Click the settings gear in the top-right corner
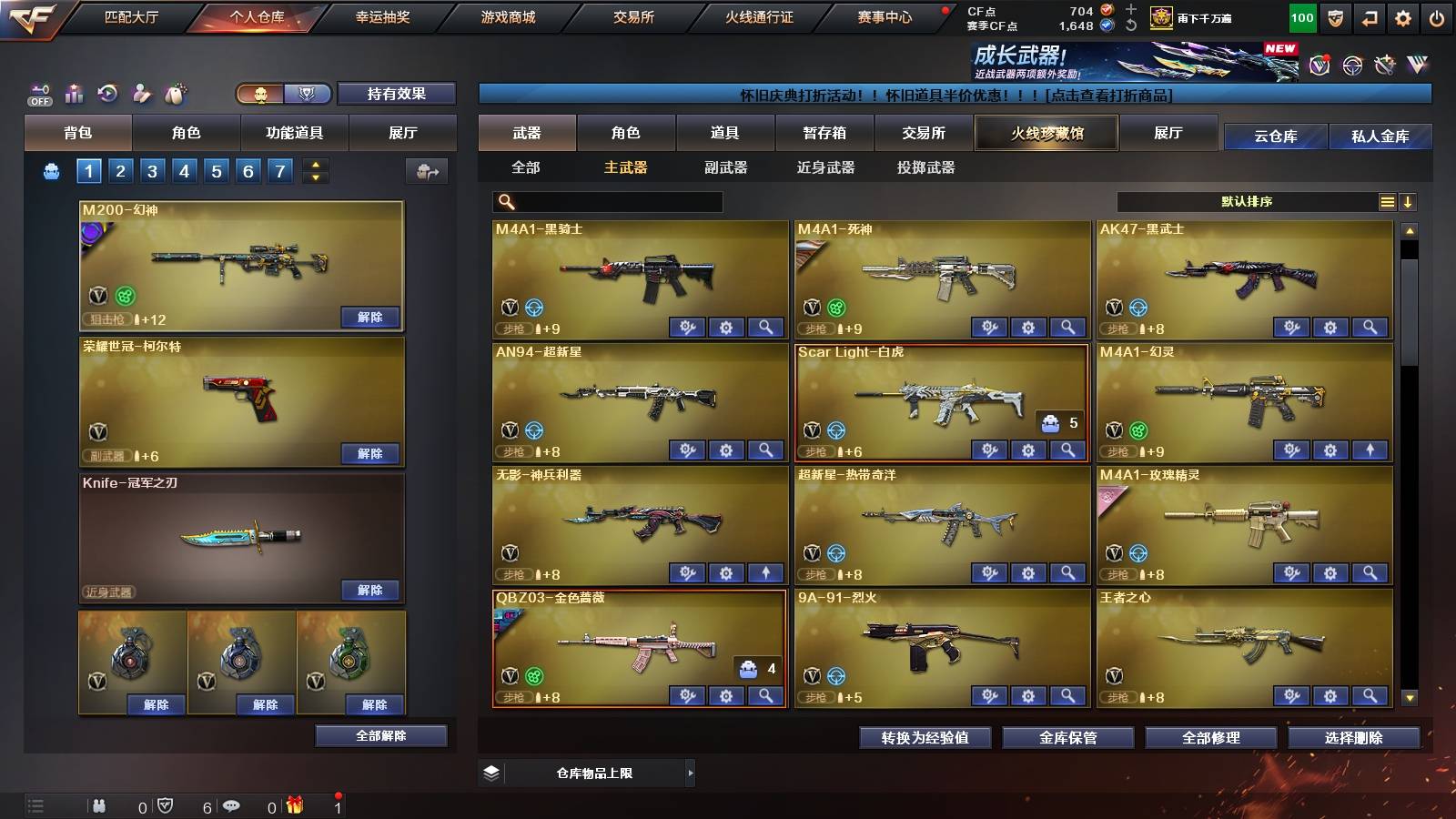This screenshot has width=1456, height=819. 1403,16
